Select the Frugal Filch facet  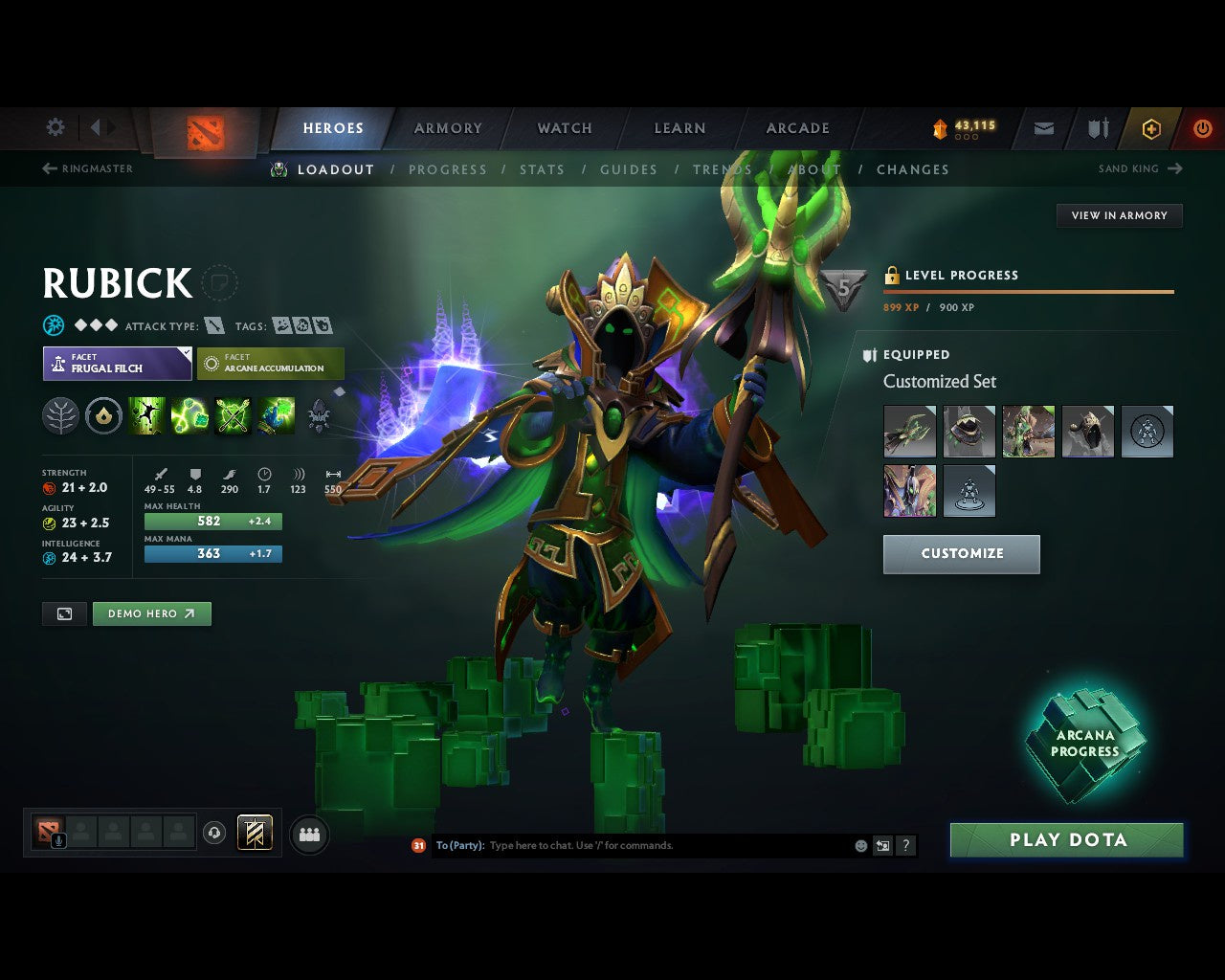117,364
